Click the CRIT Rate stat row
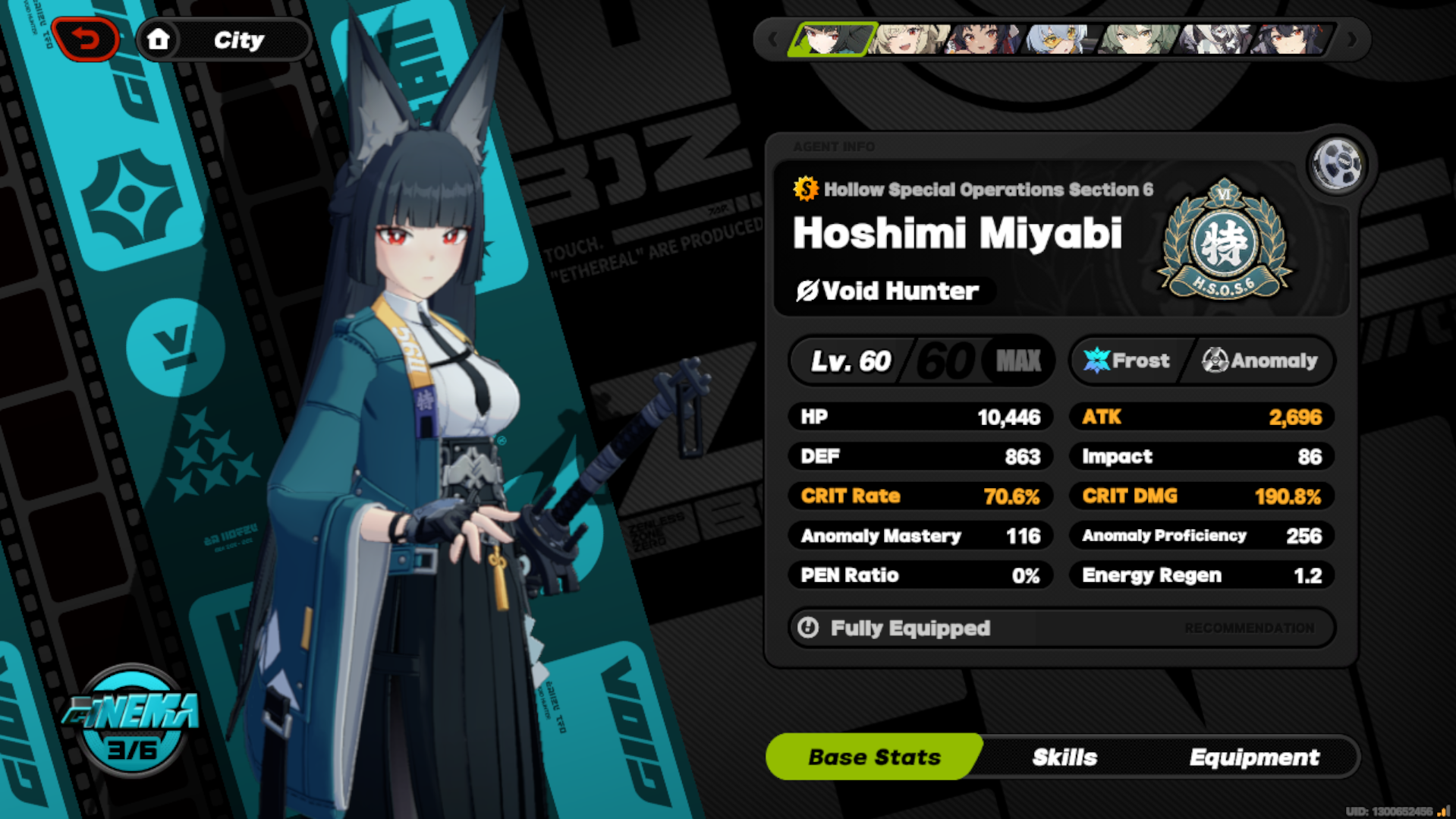Viewport: 1456px width, 819px height. [920, 496]
